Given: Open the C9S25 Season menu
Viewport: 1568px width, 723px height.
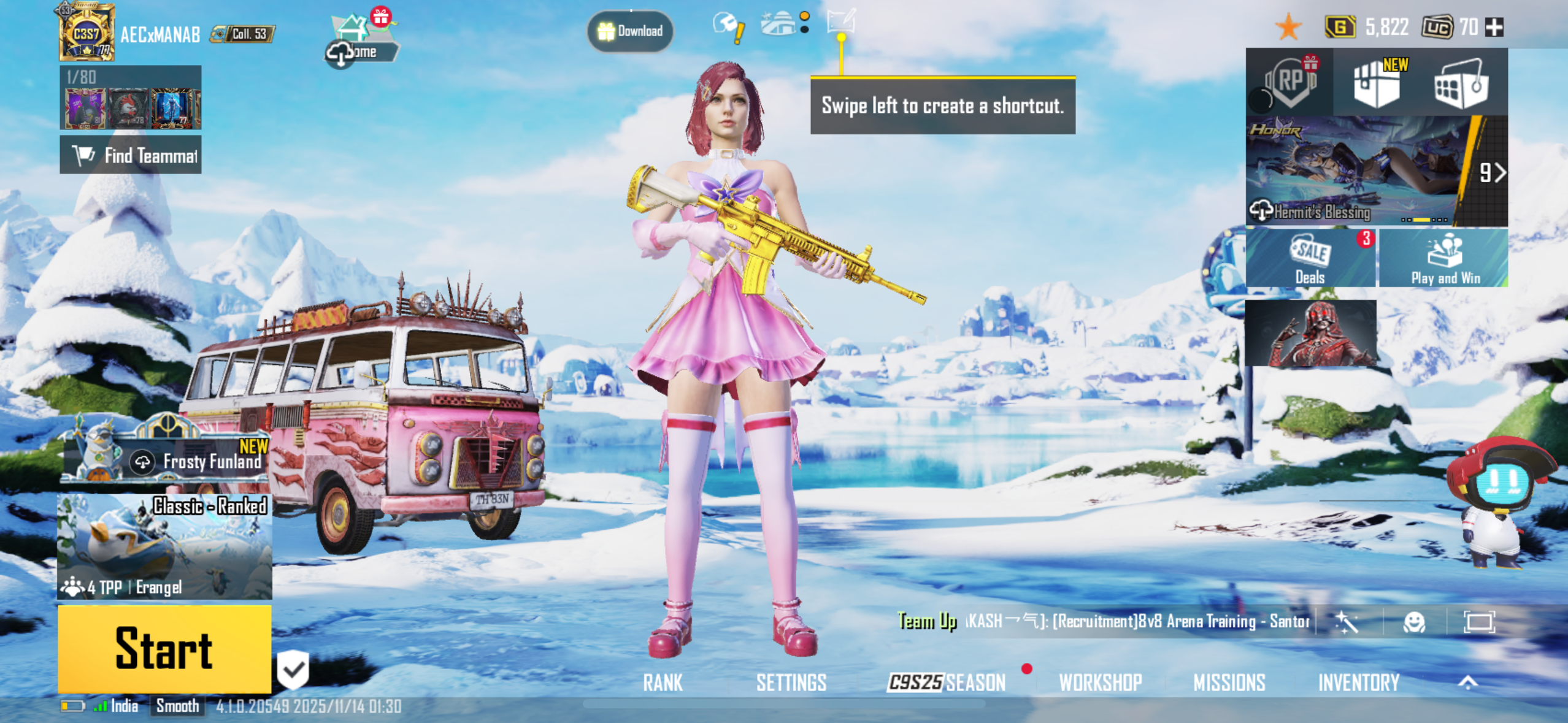Looking at the screenshot, I should coord(948,682).
